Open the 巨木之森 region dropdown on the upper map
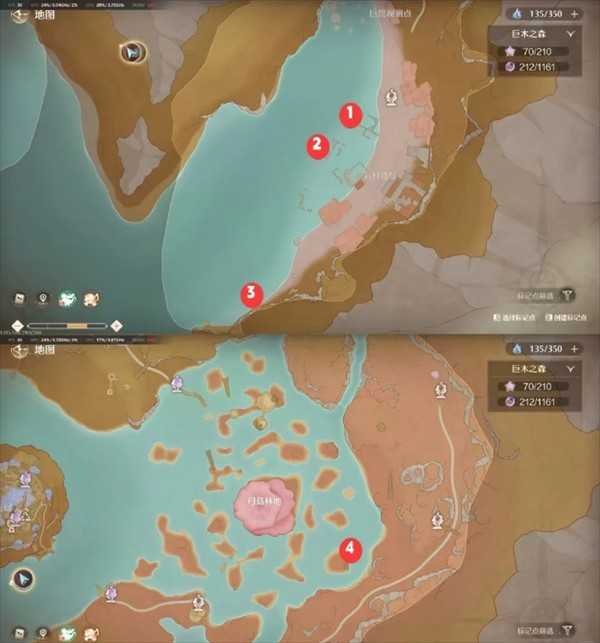This screenshot has width=600, height=643. tap(571, 33)
